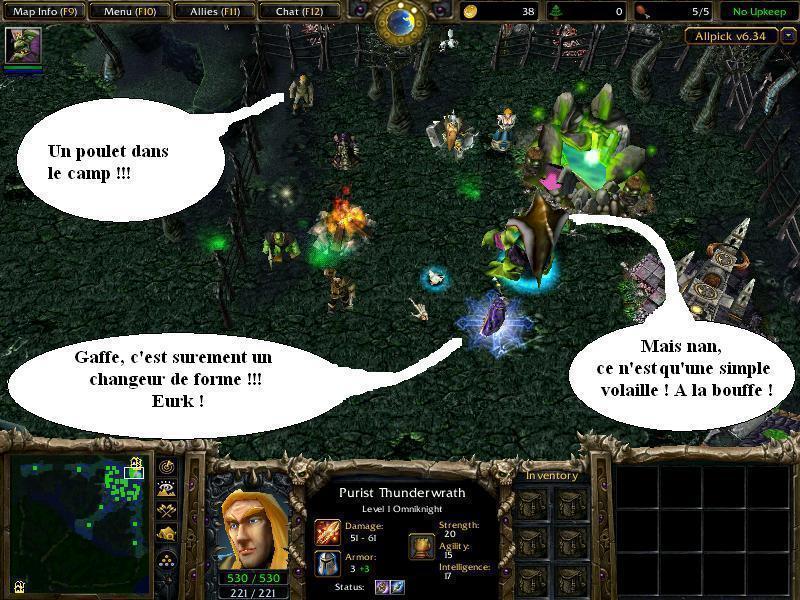Viewport: 800px width, 600px height.
Task: Activate the minimap signal ping button
Action: coord(166,466)
